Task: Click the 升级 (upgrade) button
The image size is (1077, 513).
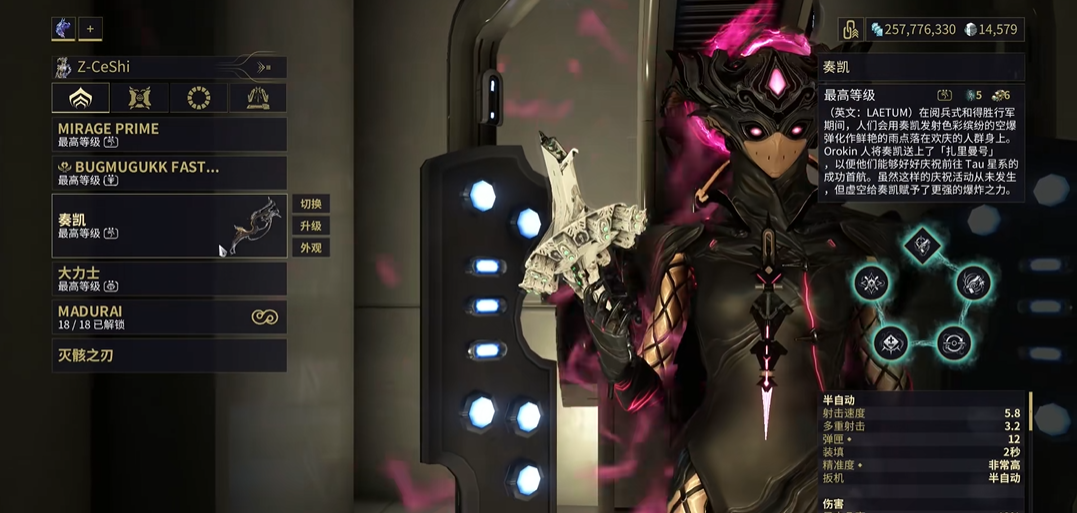Action: (x=310, y=226)
